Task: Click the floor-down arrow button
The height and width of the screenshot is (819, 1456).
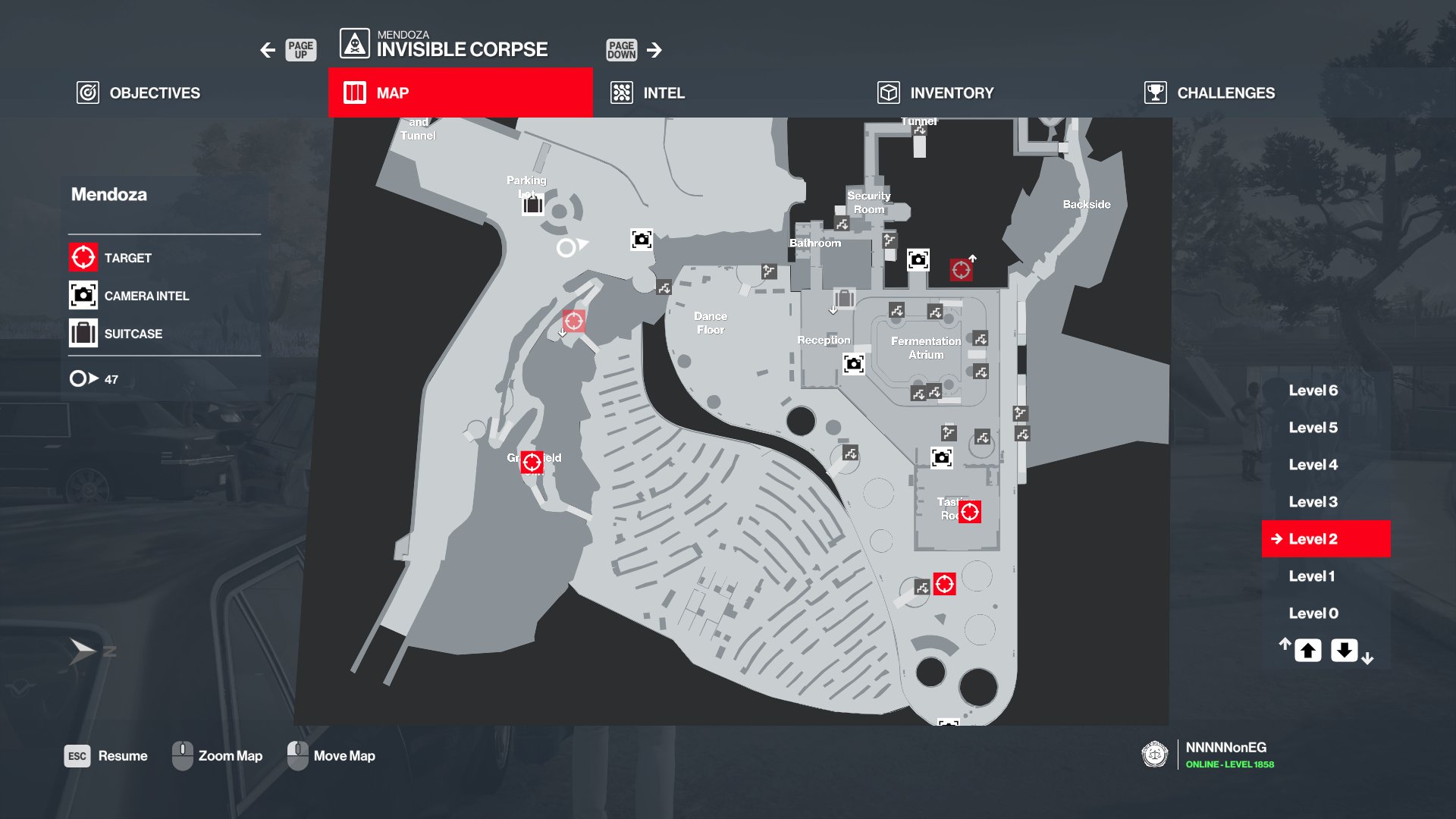Action: (1344, 651)
